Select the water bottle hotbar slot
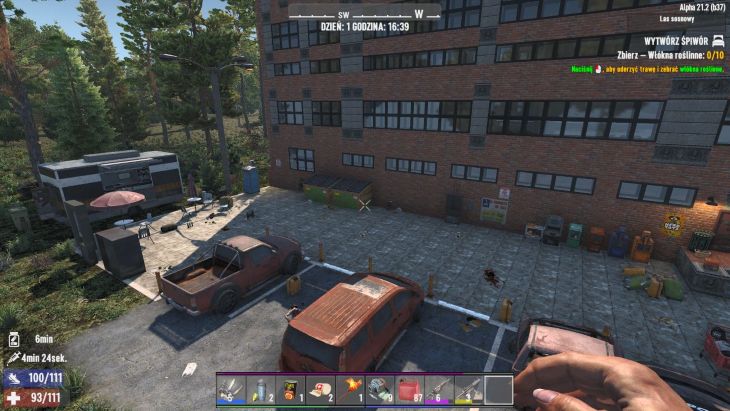 pos(260,390)
